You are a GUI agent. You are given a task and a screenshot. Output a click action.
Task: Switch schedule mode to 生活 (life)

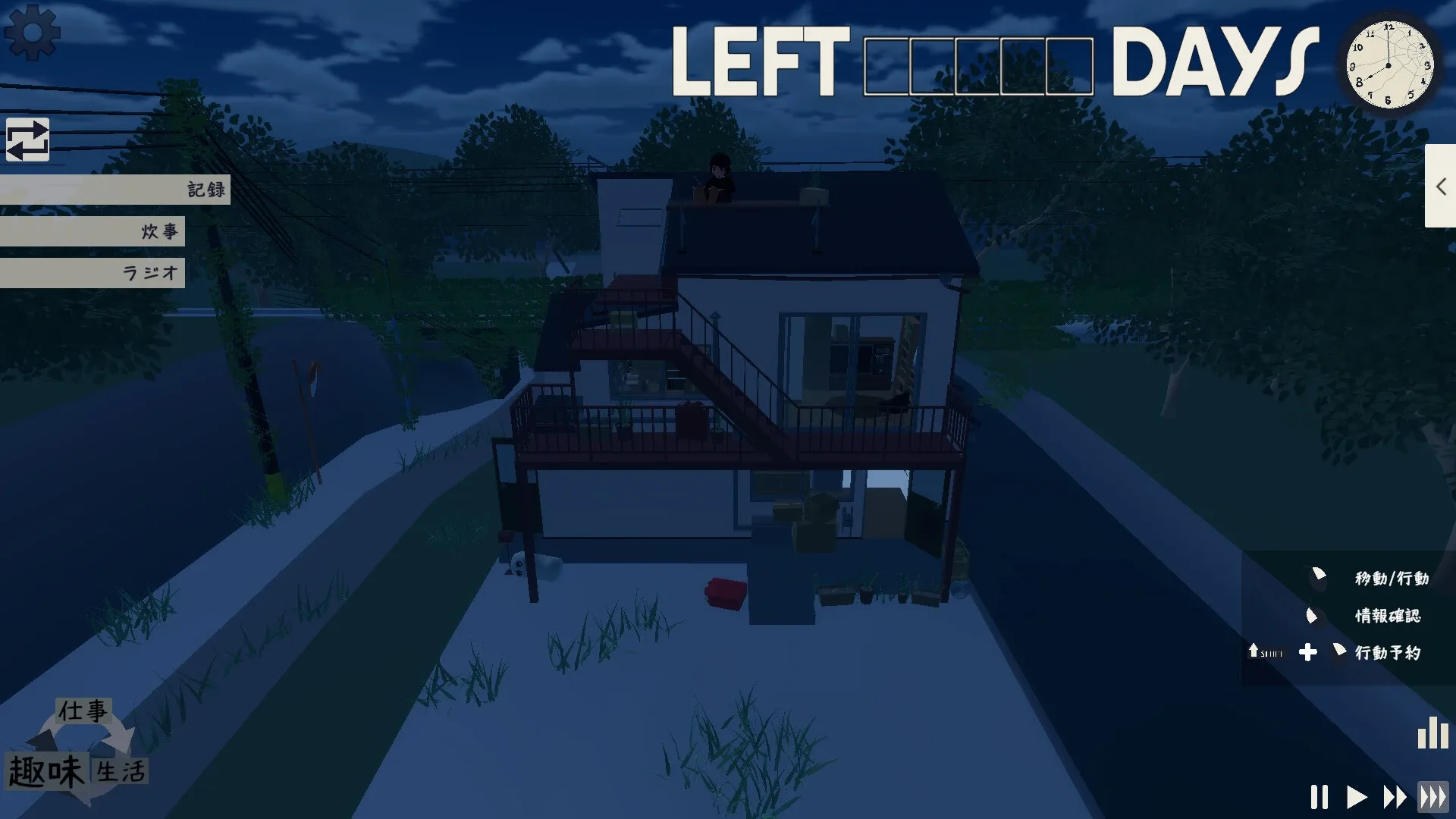click(118, 771)
